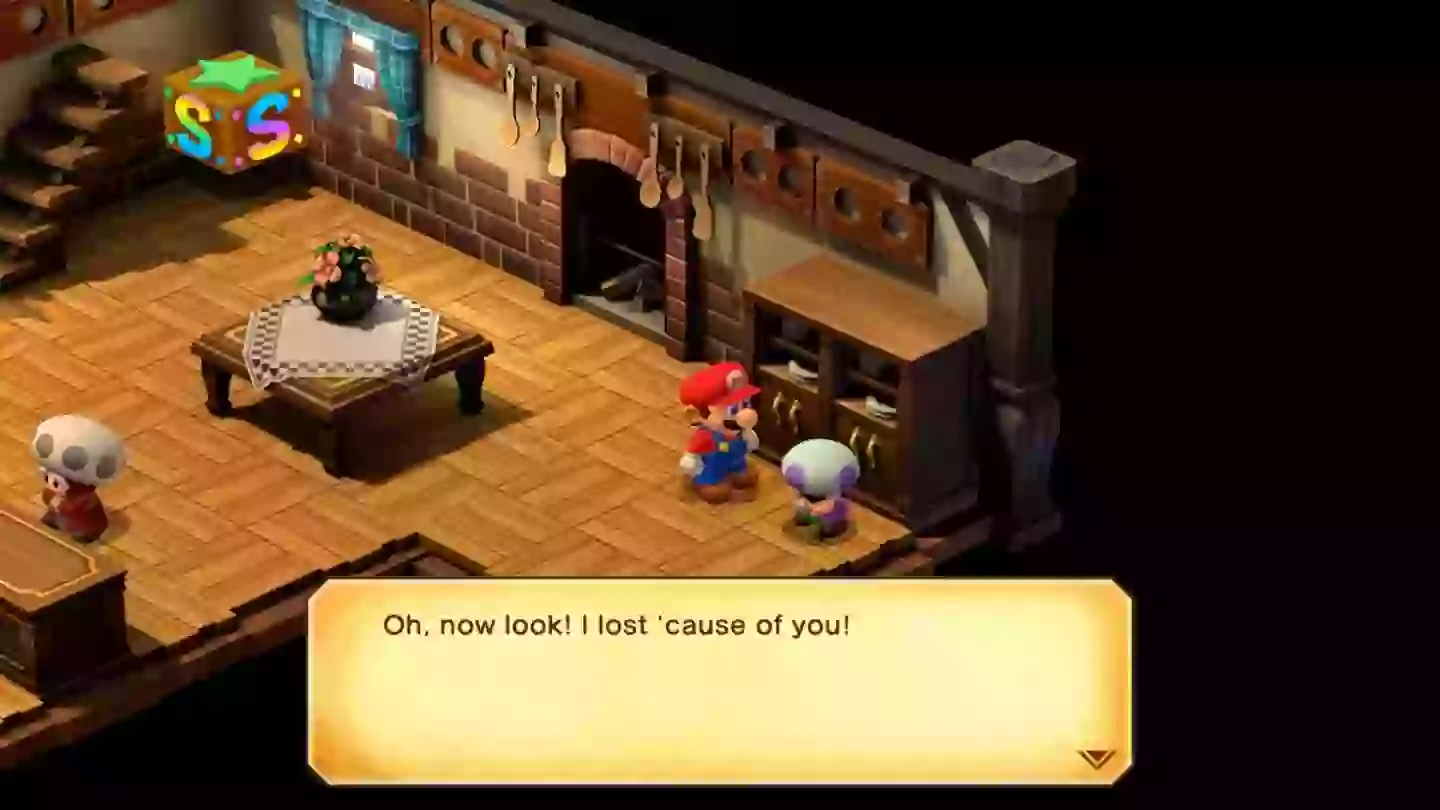The width and height of the screenshot is (1440, 810).
Task: Advance the dialogue with the down arrow
Action: [1098, 758]
